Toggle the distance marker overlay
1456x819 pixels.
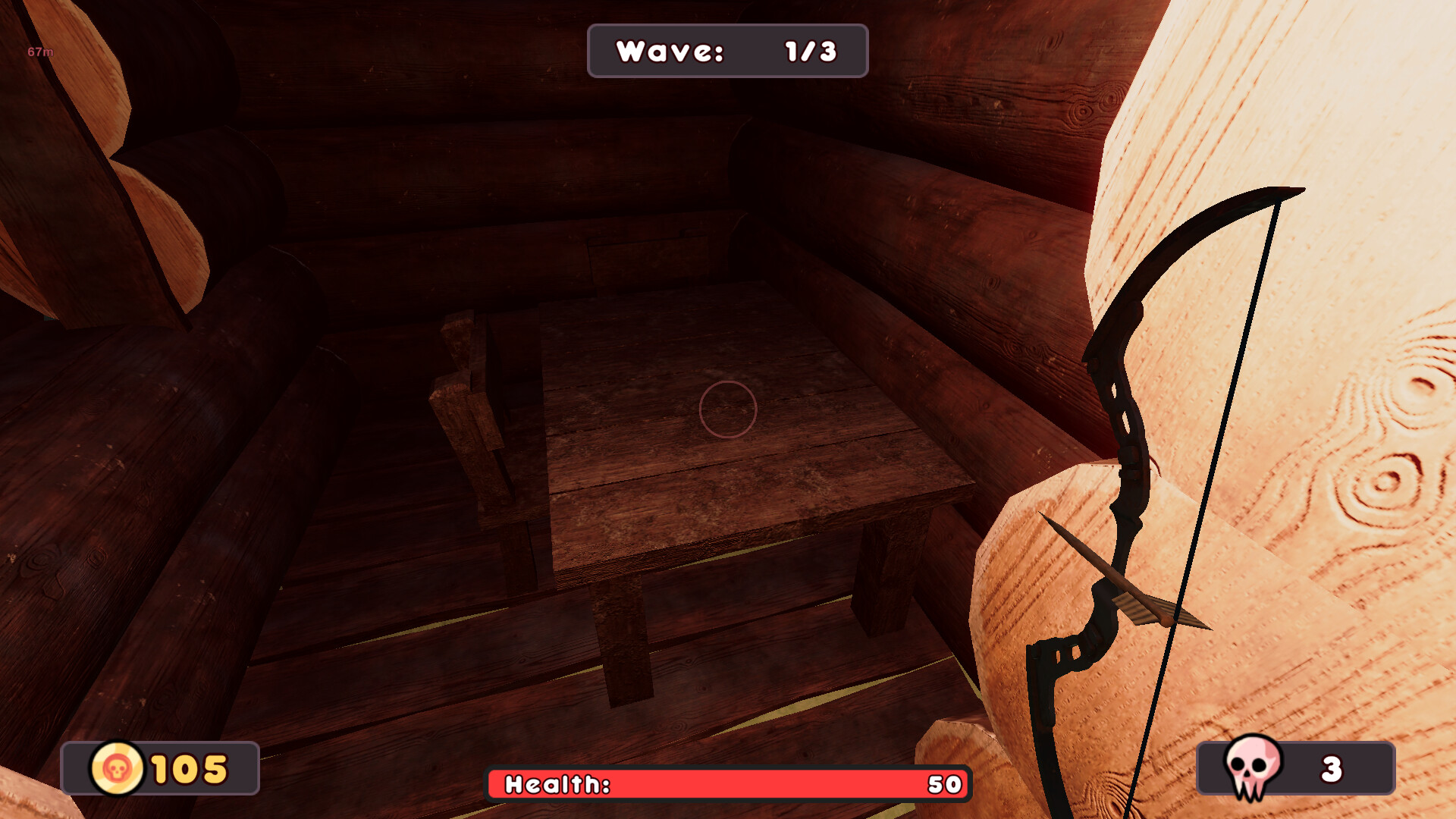pyautogui.click(x=39, y=52)
